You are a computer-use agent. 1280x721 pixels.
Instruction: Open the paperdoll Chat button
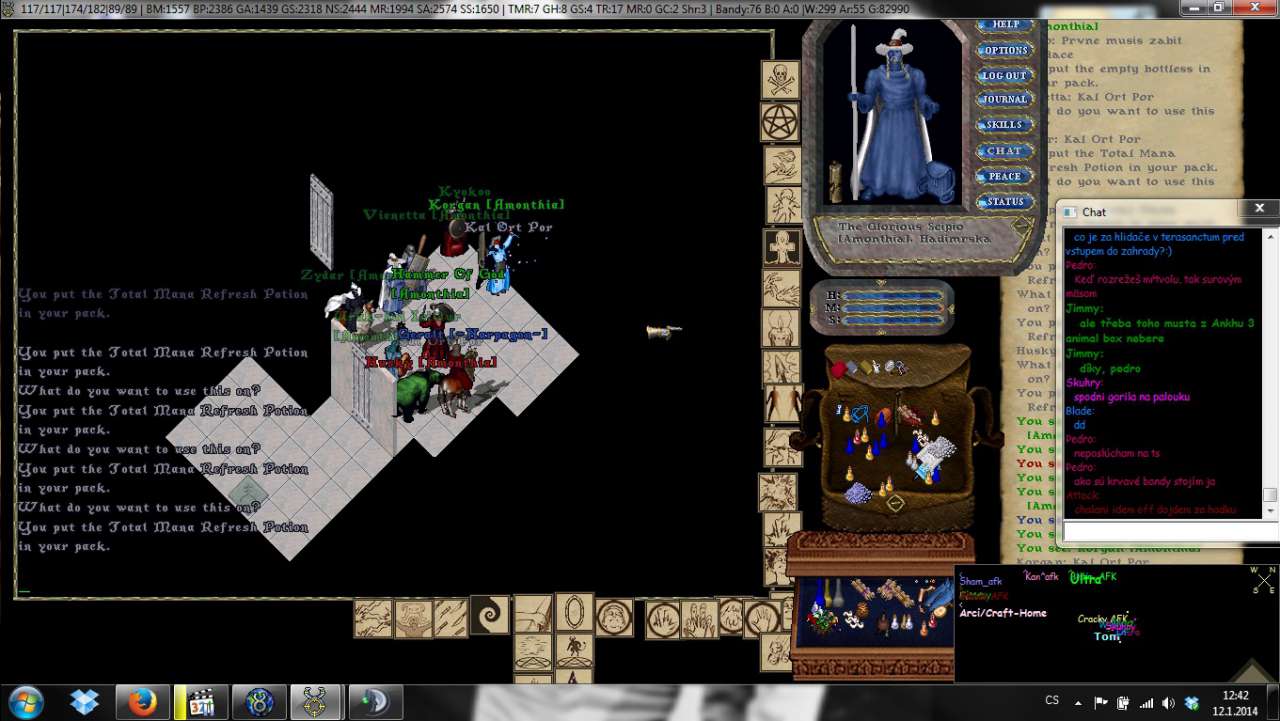coord(1004,150)
